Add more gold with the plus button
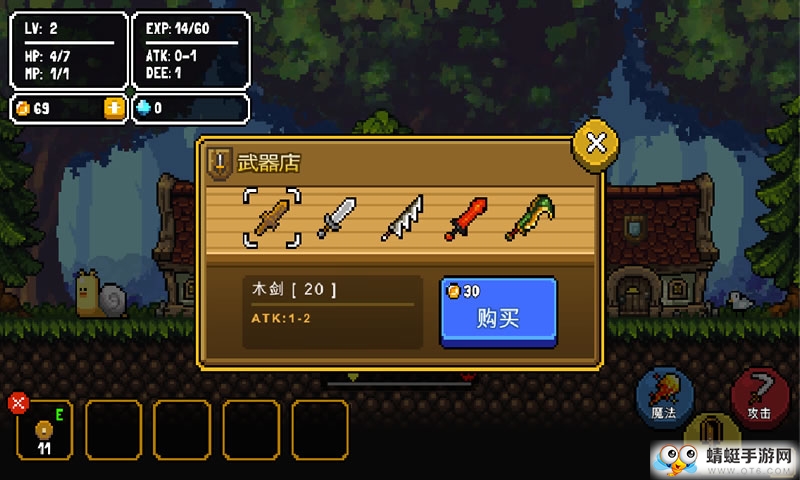Screen dimensions: 800x480 [x=115, y=108]
